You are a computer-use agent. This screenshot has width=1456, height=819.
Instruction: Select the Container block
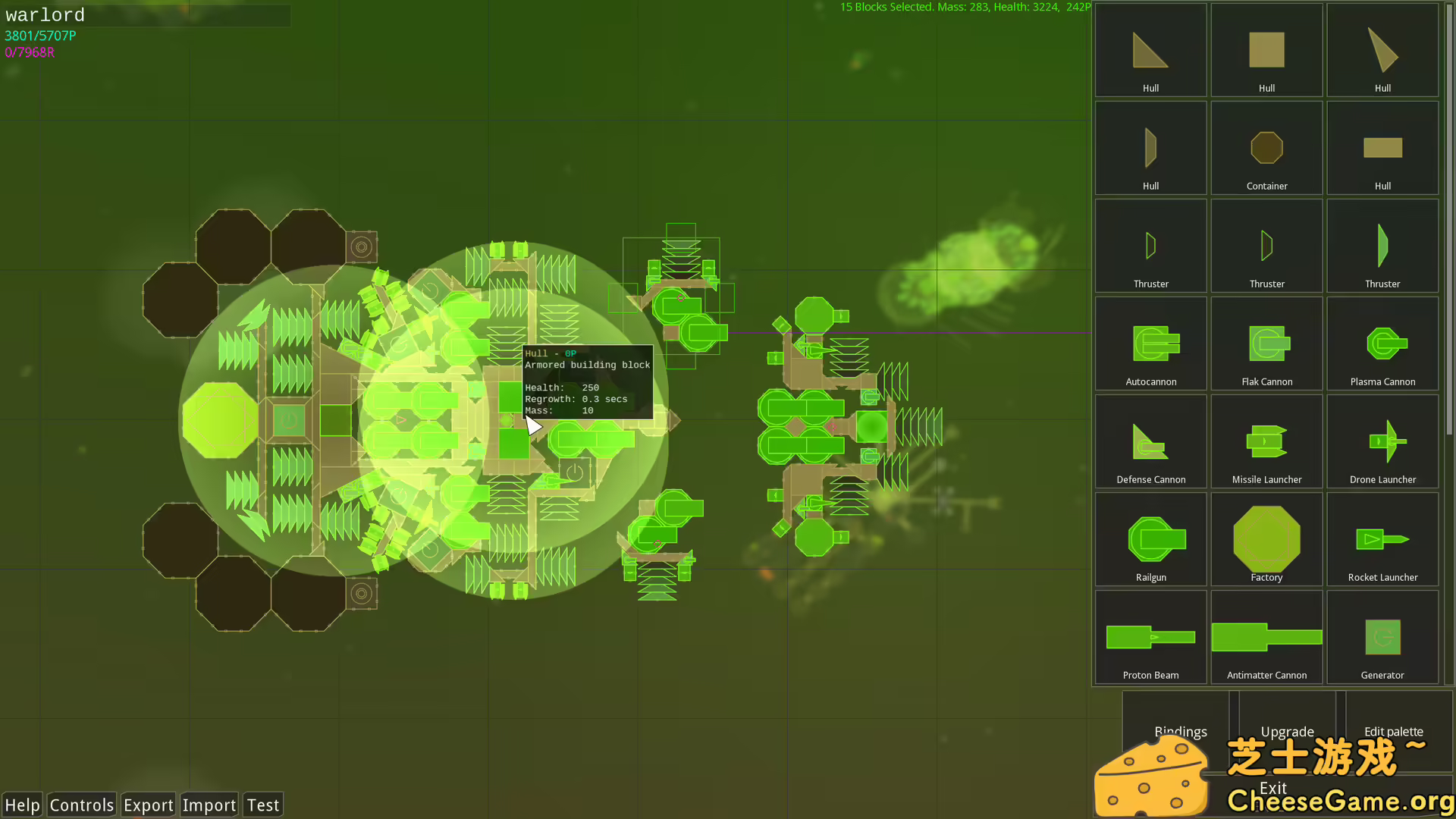(1266, 148)
